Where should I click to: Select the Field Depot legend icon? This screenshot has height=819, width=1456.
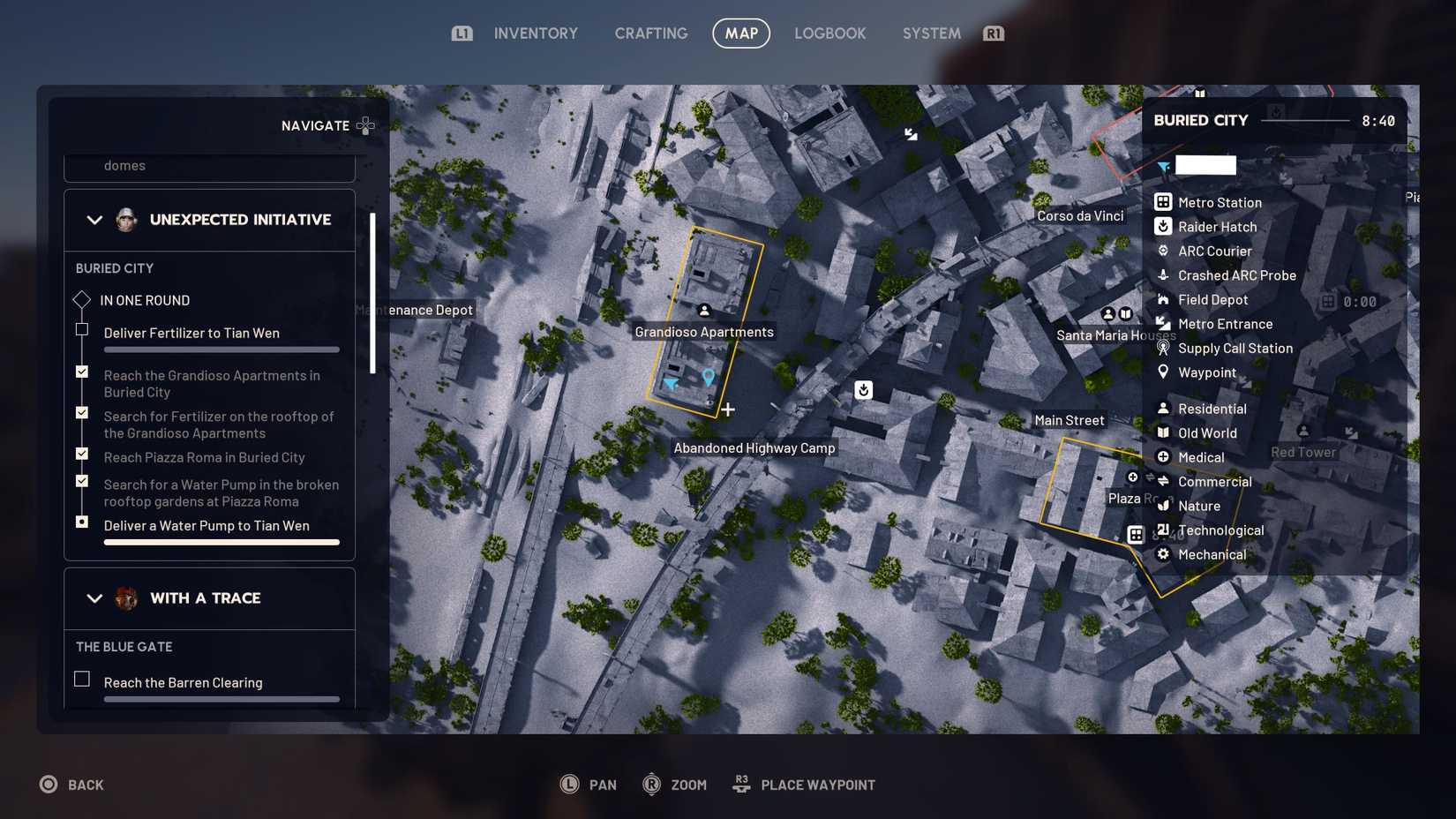[1163, 299]
